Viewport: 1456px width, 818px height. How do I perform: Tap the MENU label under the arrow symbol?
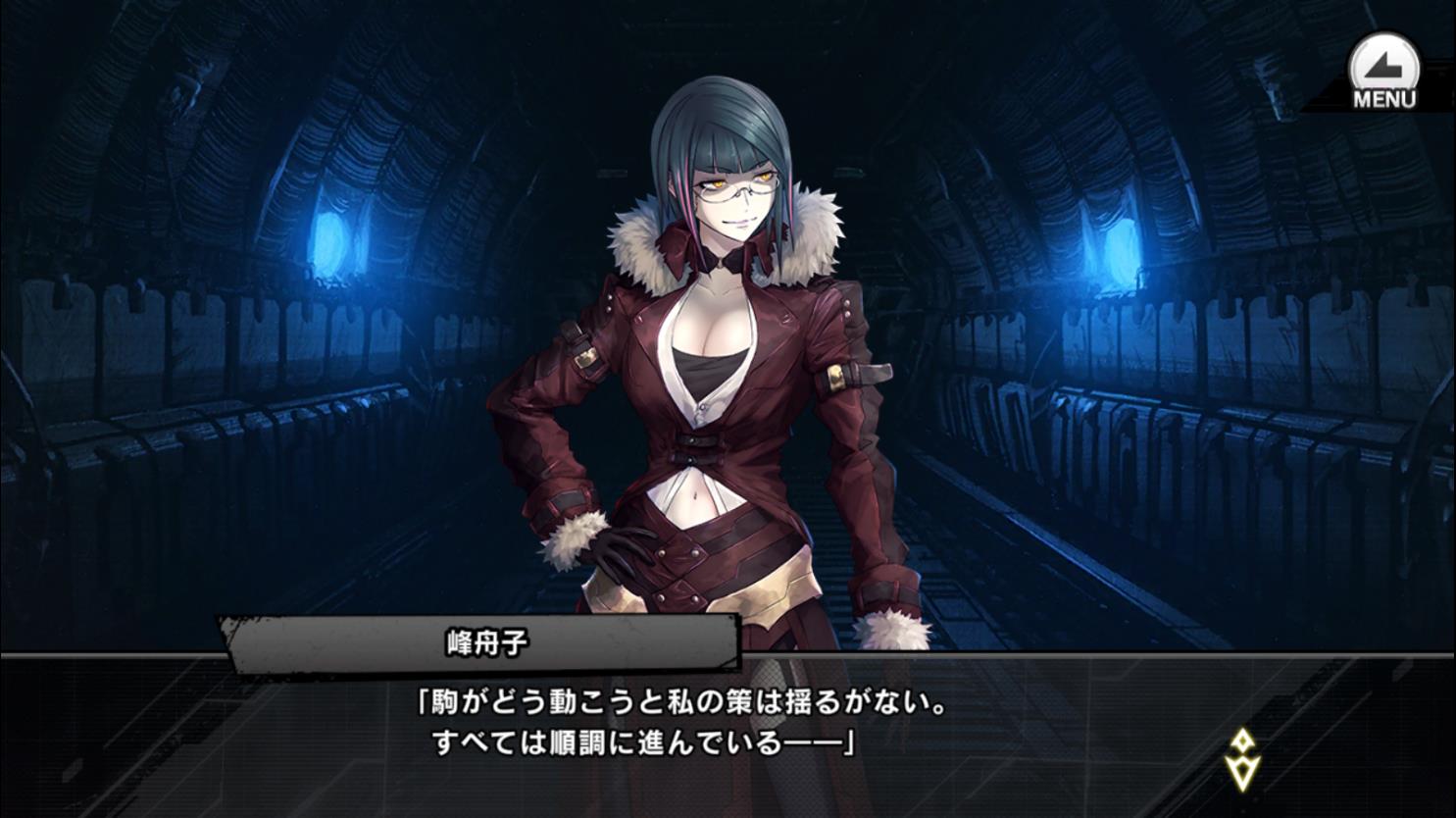coord(1383,96)
